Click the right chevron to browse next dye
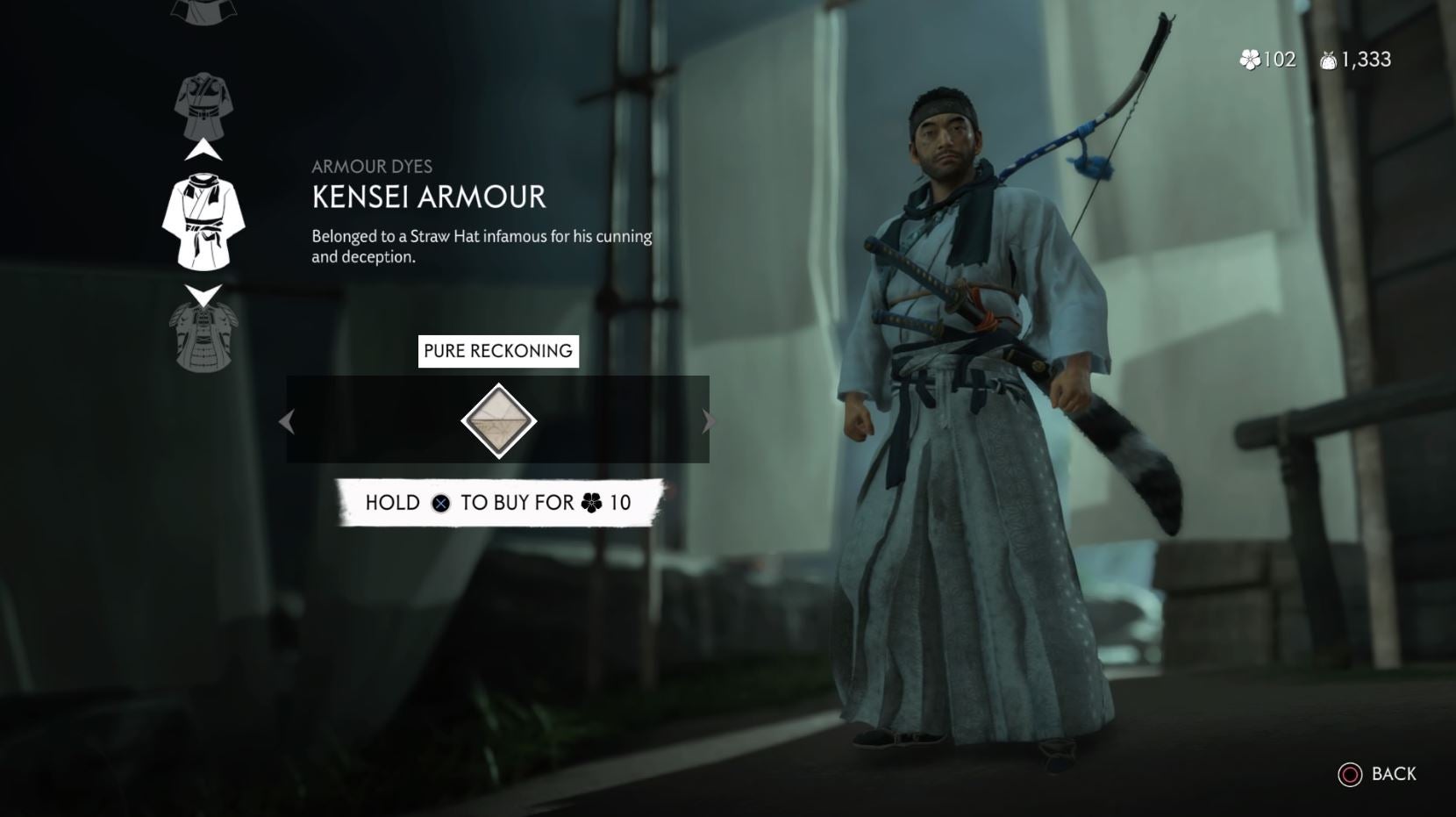This screenshot has width=1456, height=817. (709, 421)
